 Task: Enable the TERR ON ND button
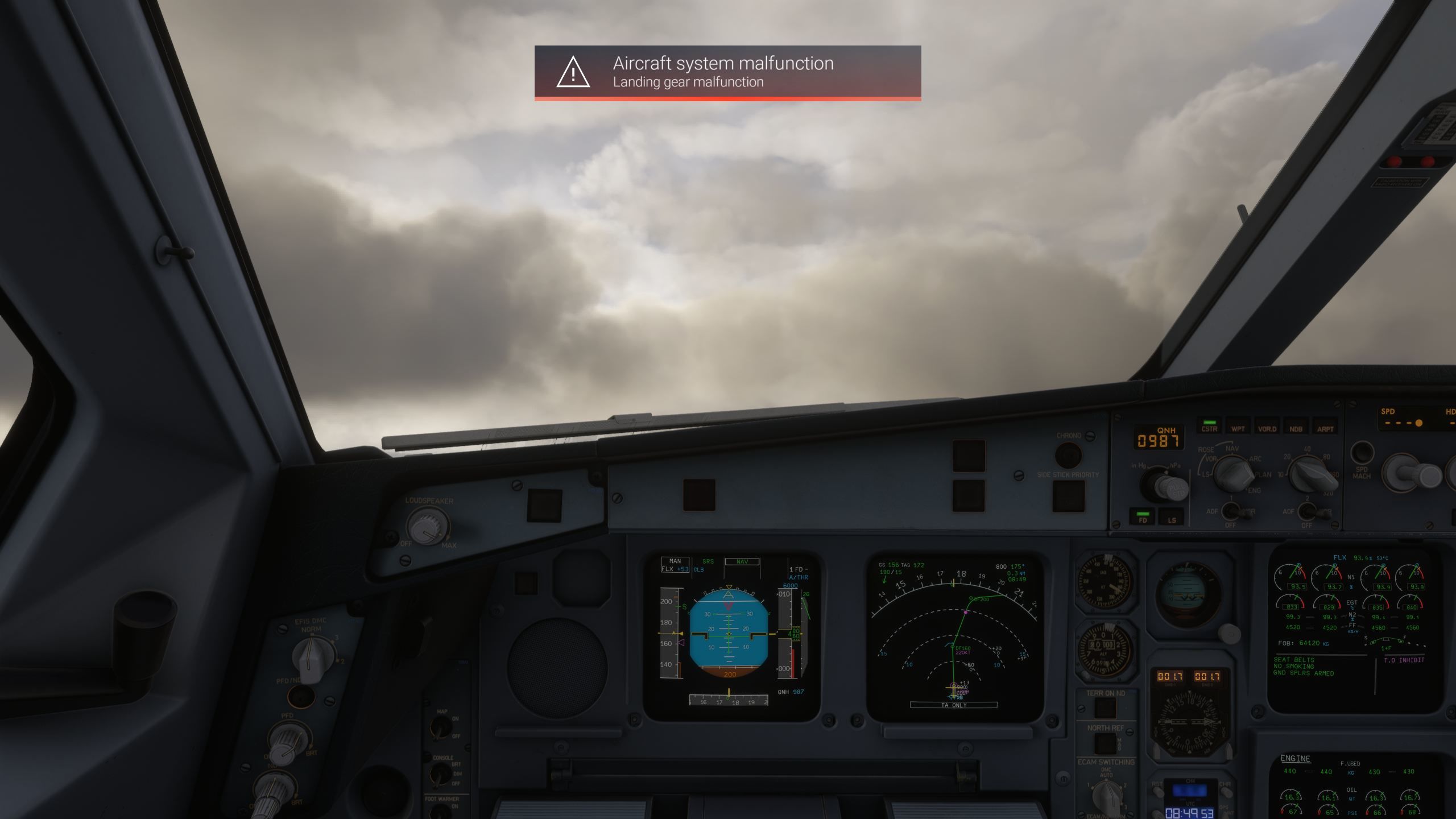[1105, 709]
